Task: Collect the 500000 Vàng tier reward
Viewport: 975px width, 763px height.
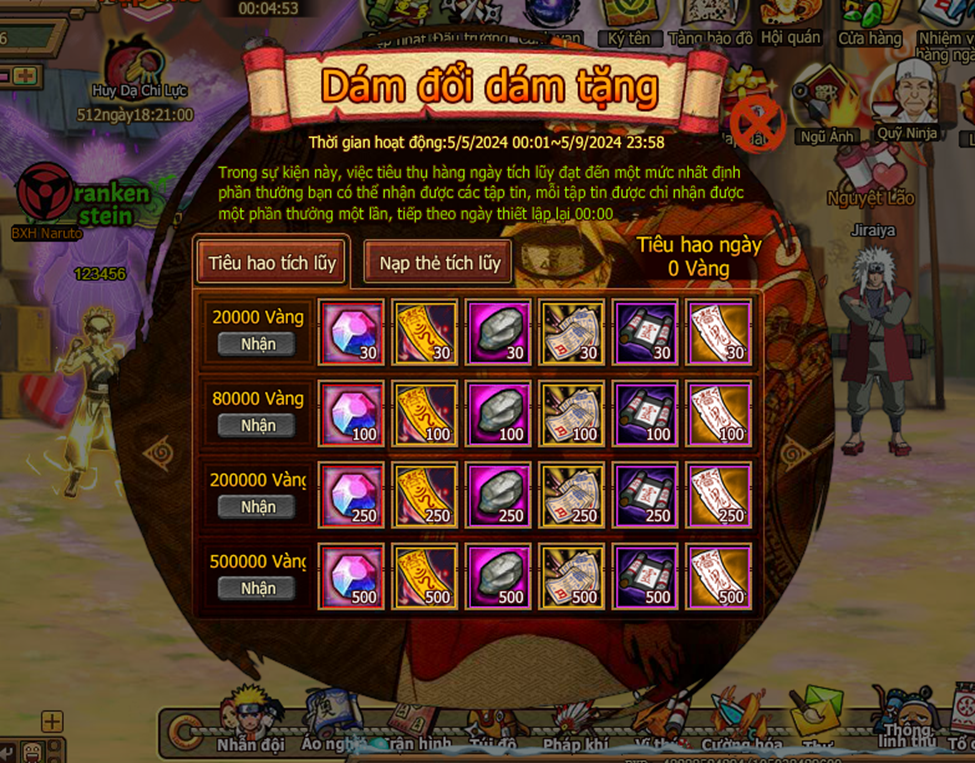Action: coord(257,589)
